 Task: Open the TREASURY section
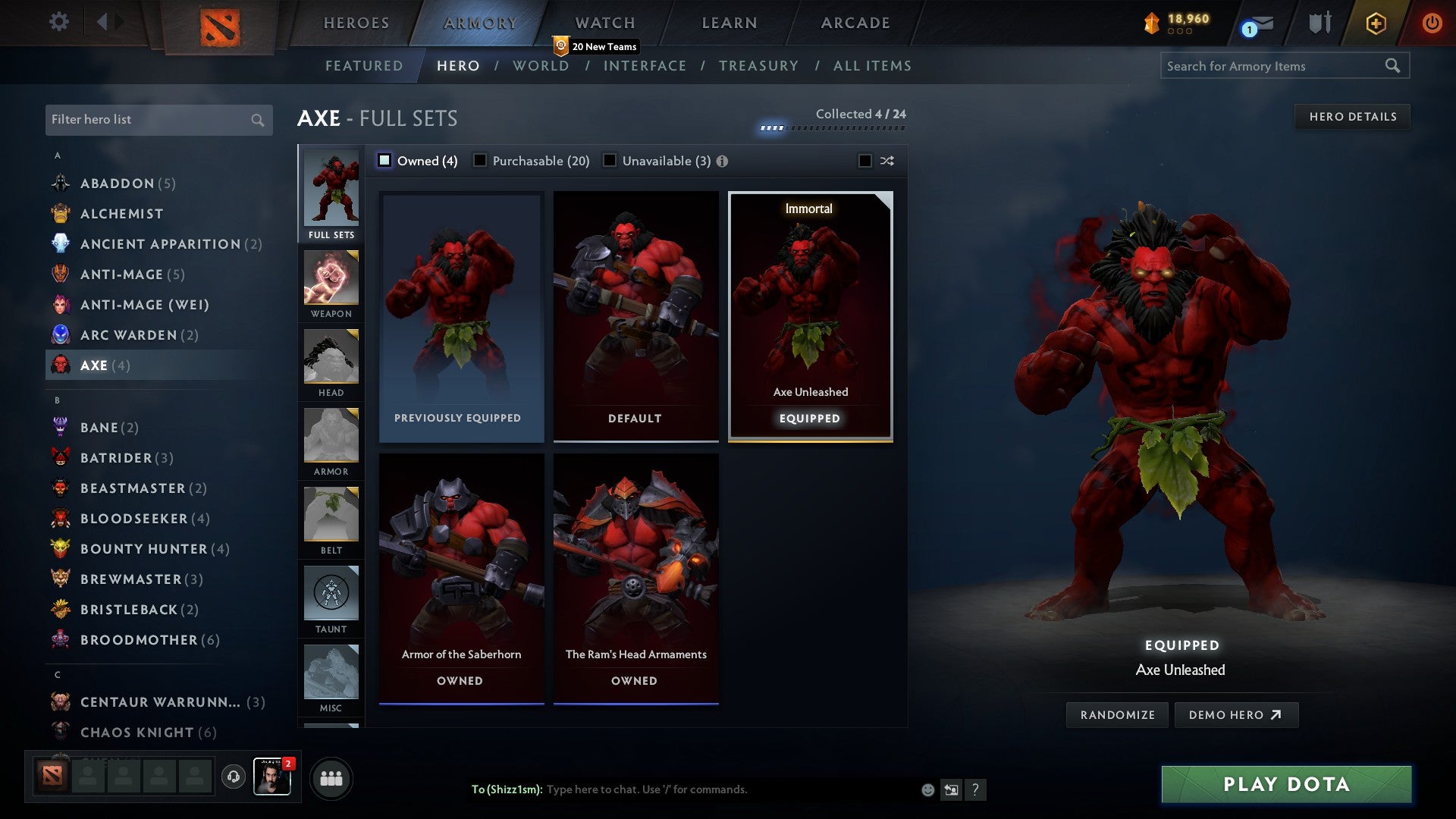(758, 66)
